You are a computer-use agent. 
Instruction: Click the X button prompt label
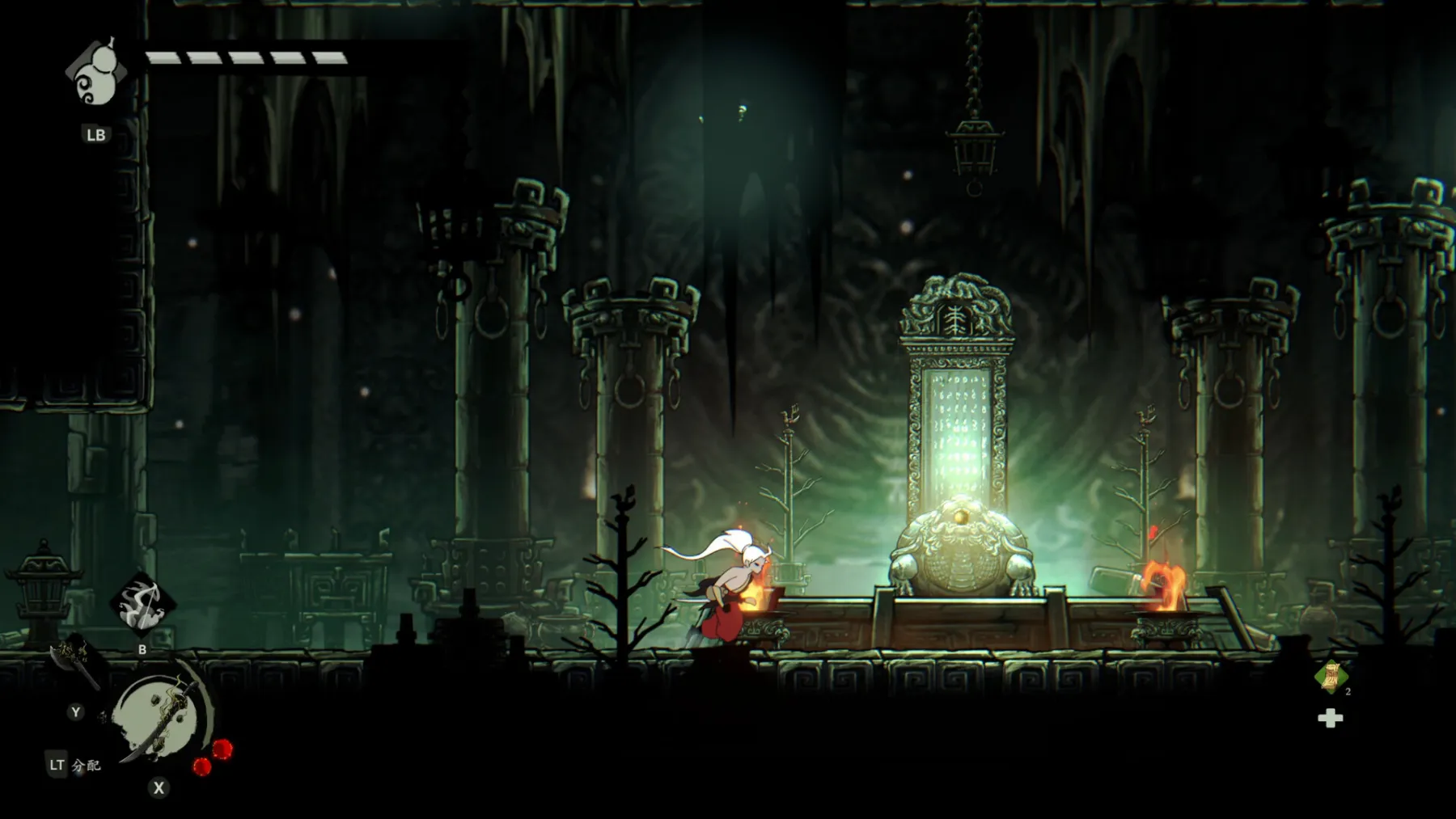click(x=158, y=787)
